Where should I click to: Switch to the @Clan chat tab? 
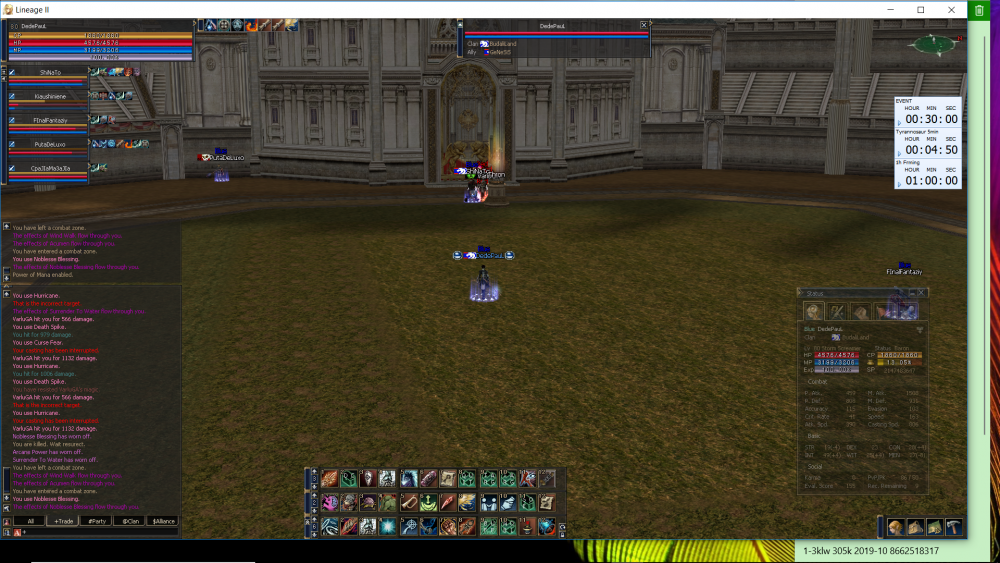129,521
